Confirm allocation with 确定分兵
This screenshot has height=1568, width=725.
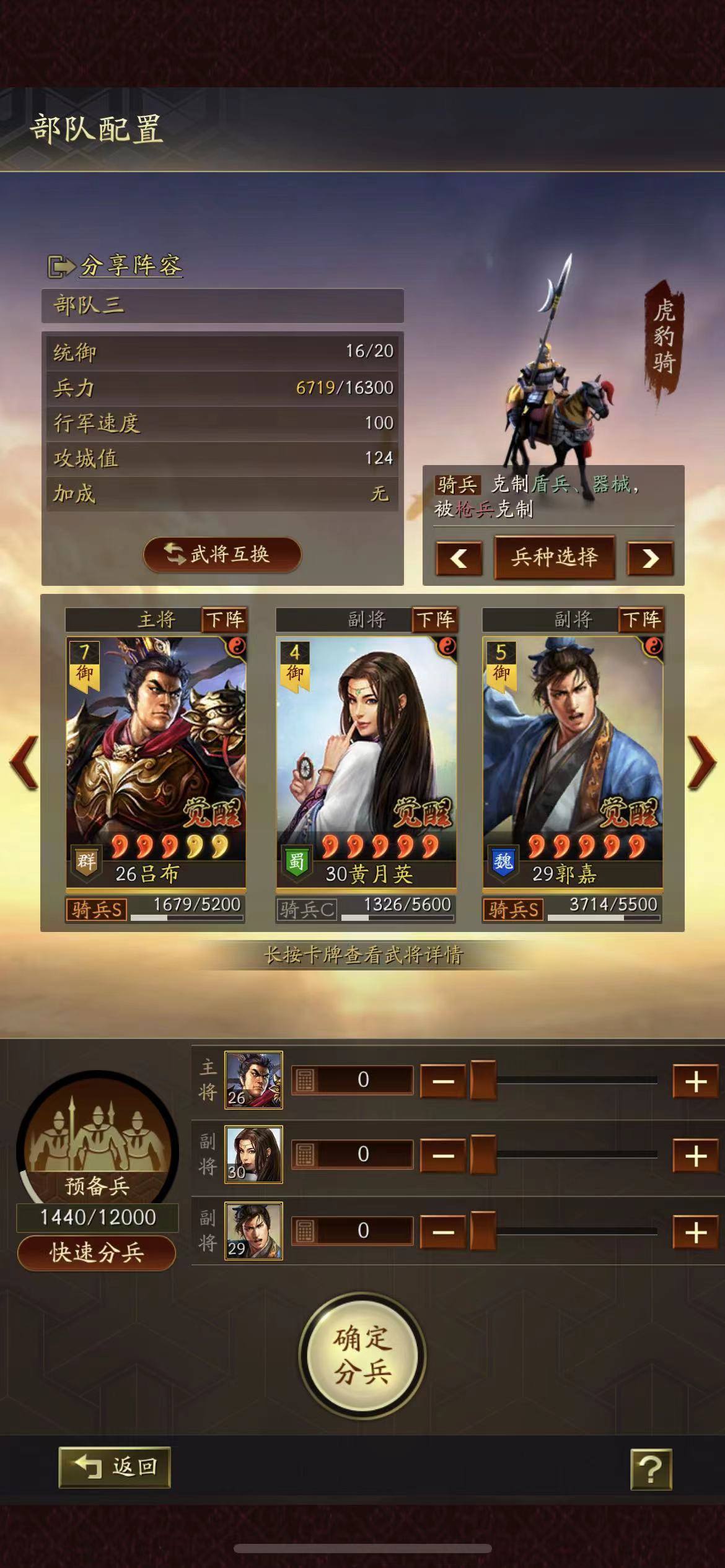tap(362, 1356)
